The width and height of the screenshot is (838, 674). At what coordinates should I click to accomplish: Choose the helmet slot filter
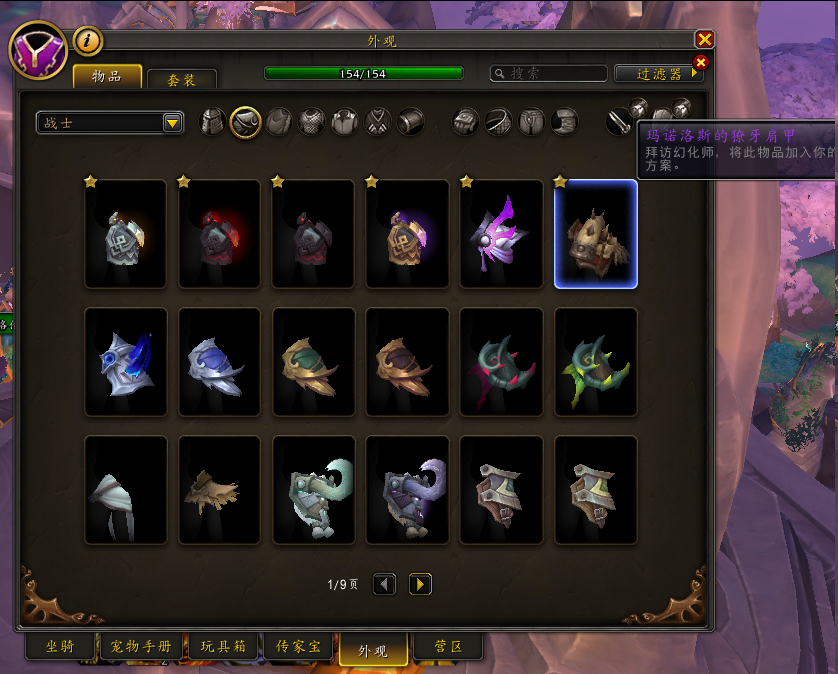[213, 122]
